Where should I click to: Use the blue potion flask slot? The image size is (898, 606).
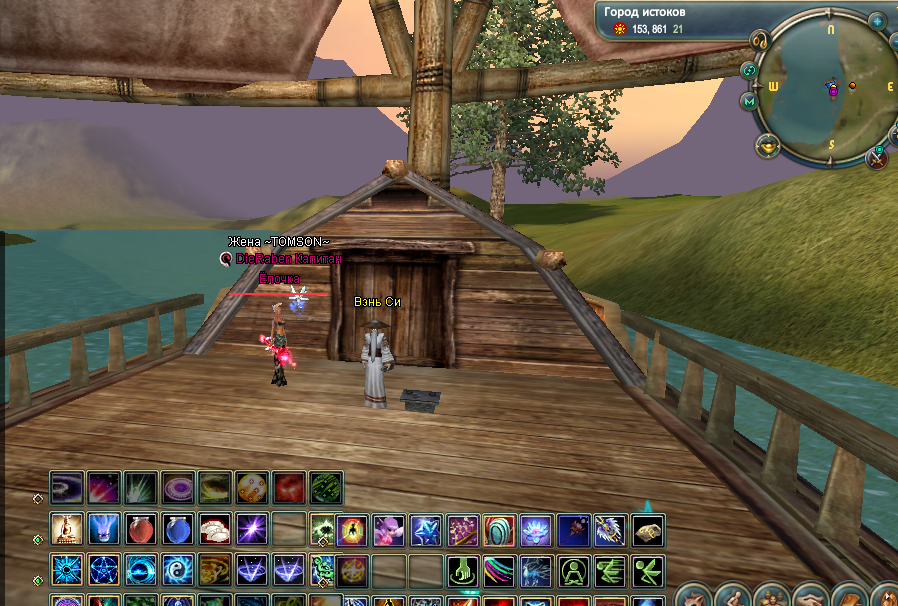pos(178,528)
